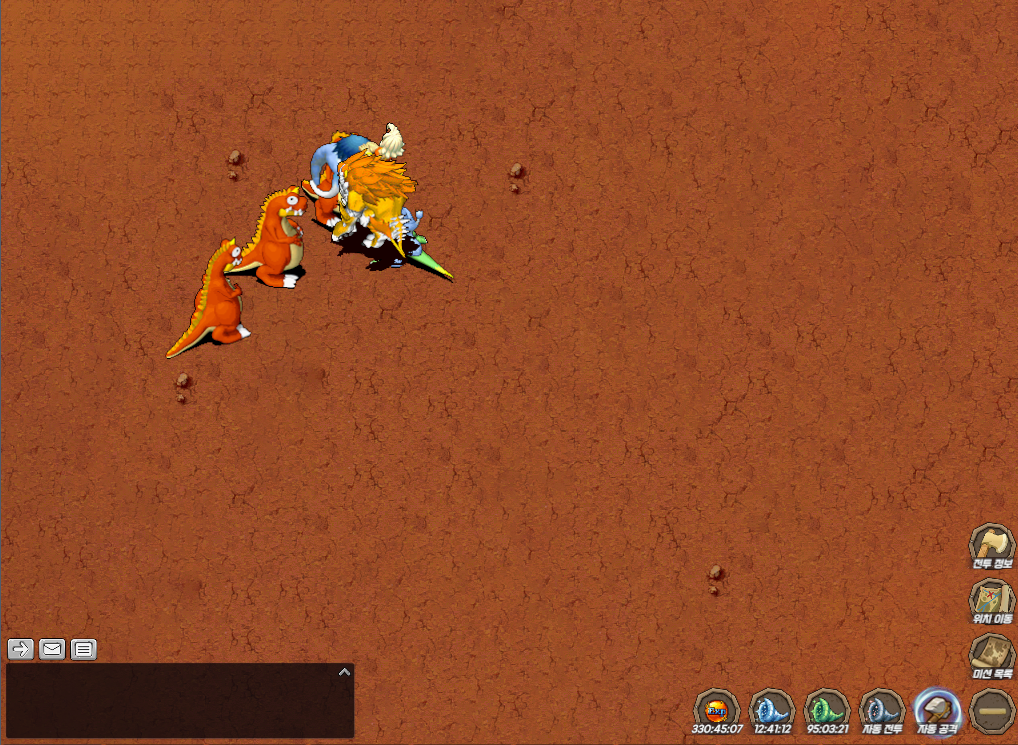Viewport: 1018px width, 745px height.
Task: Open the 위치 이동 map icon
Action: coord(991,601)
